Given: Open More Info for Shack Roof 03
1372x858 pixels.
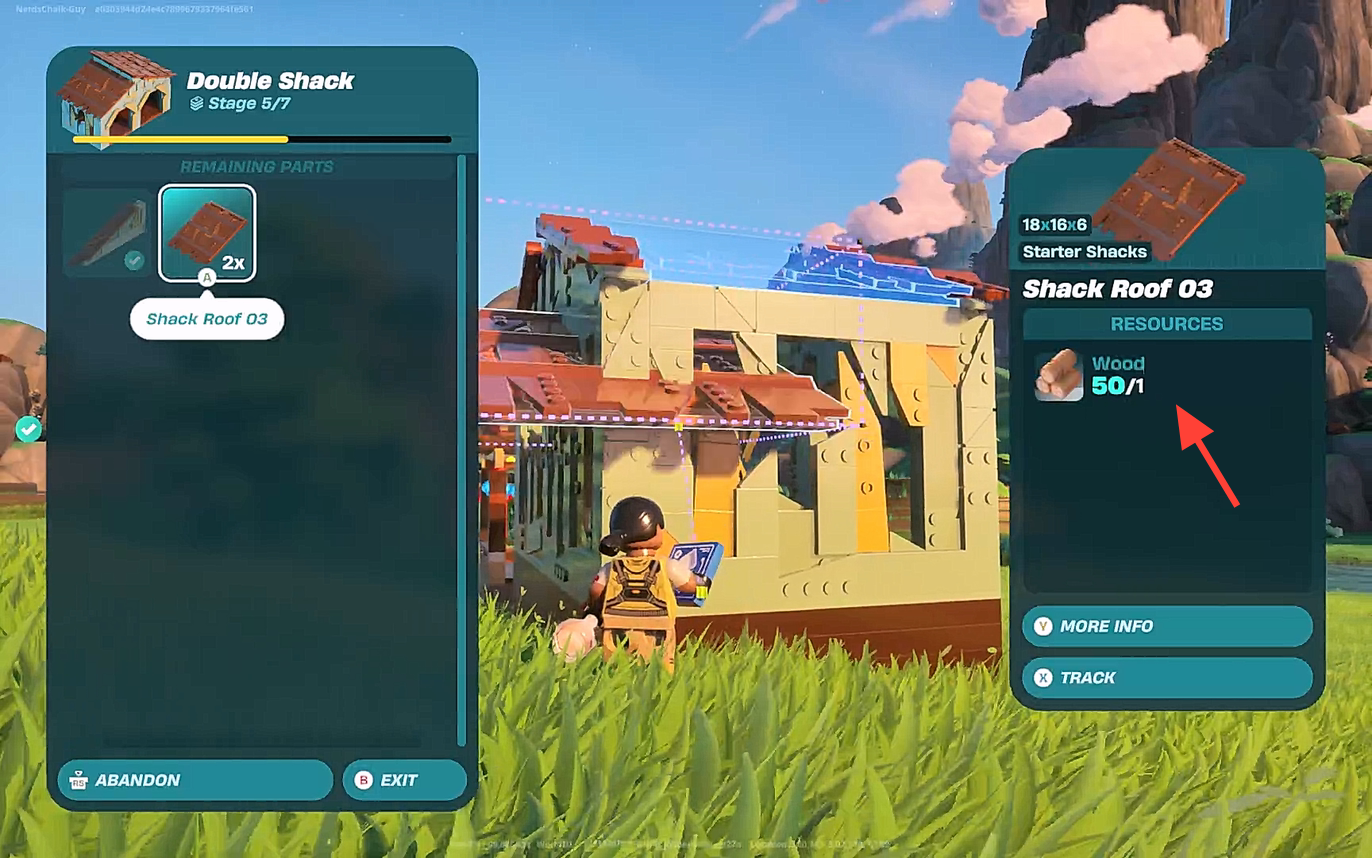Looking at the screenshot, I should [1166, 626].
